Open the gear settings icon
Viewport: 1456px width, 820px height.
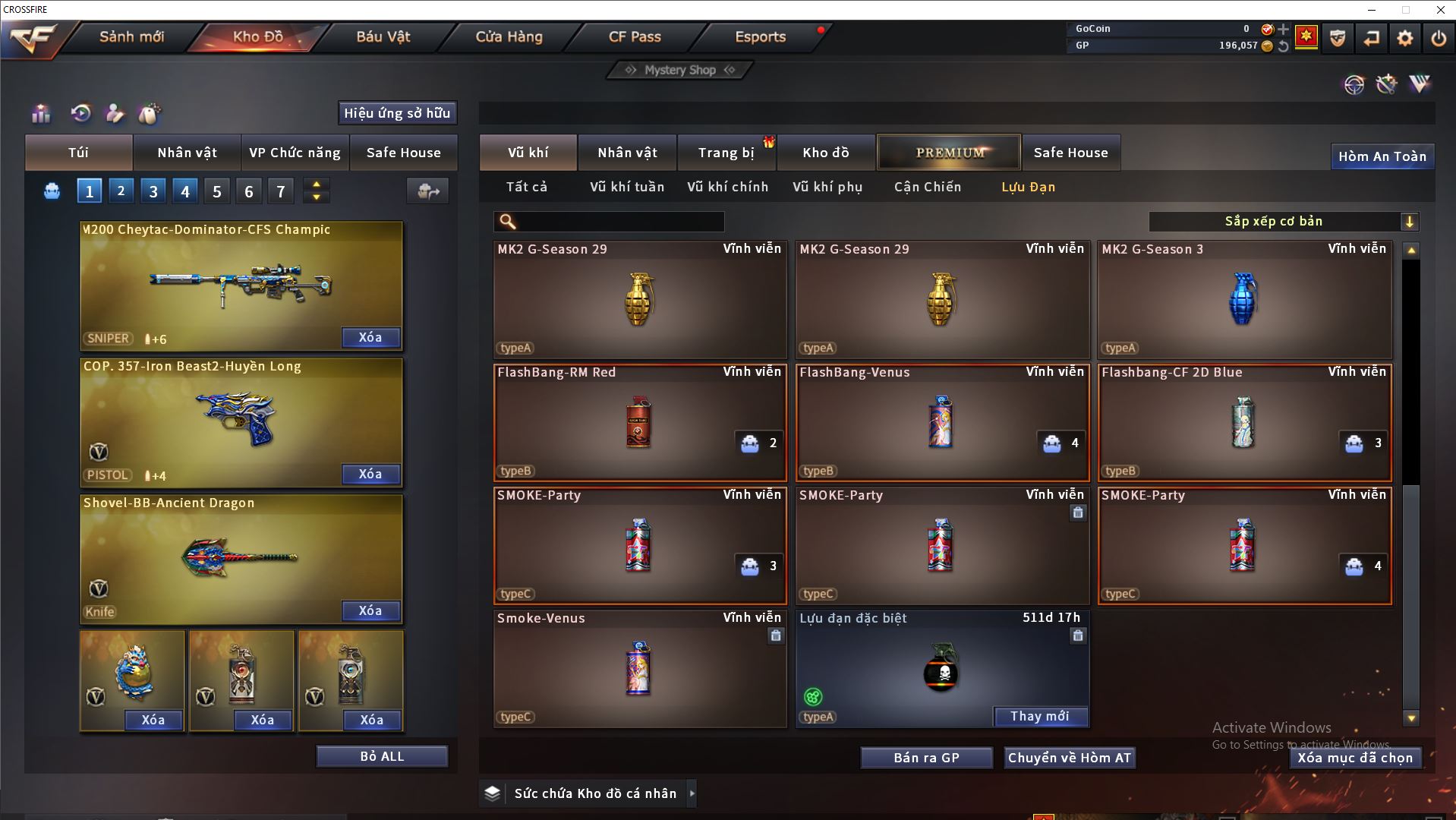[x=1404, y=38]
